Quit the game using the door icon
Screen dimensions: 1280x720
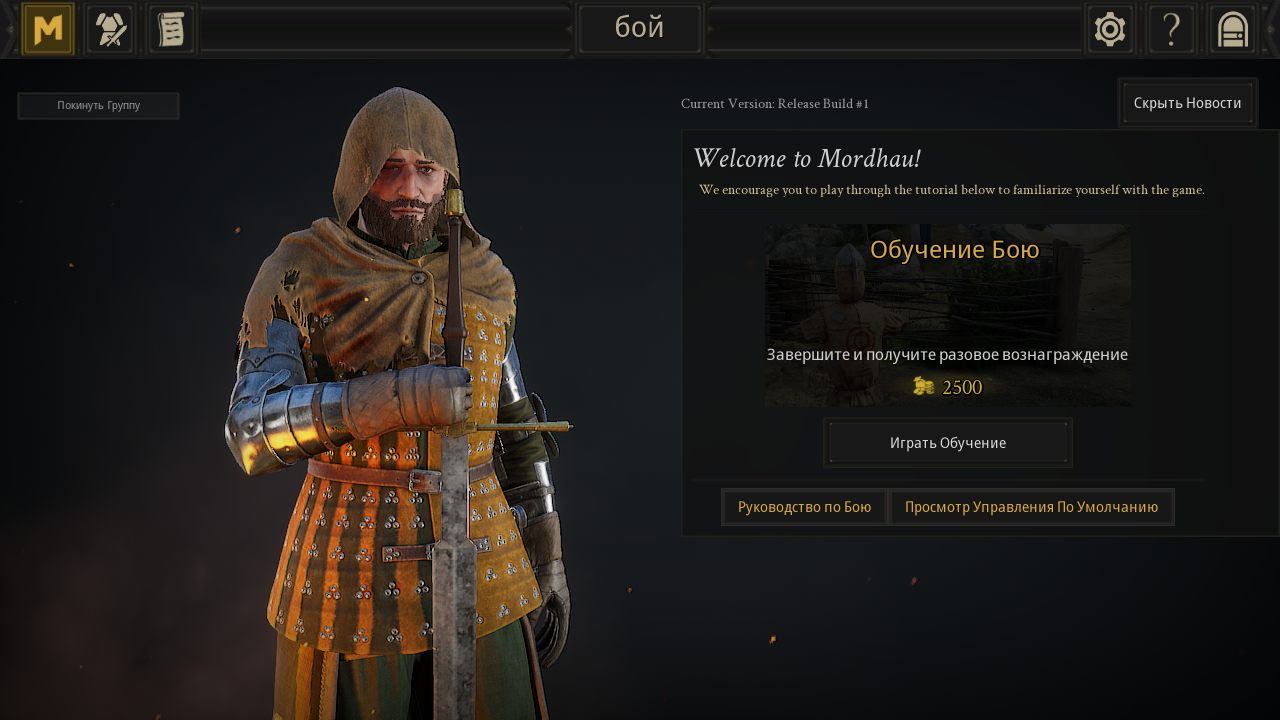coord(1232,28)
